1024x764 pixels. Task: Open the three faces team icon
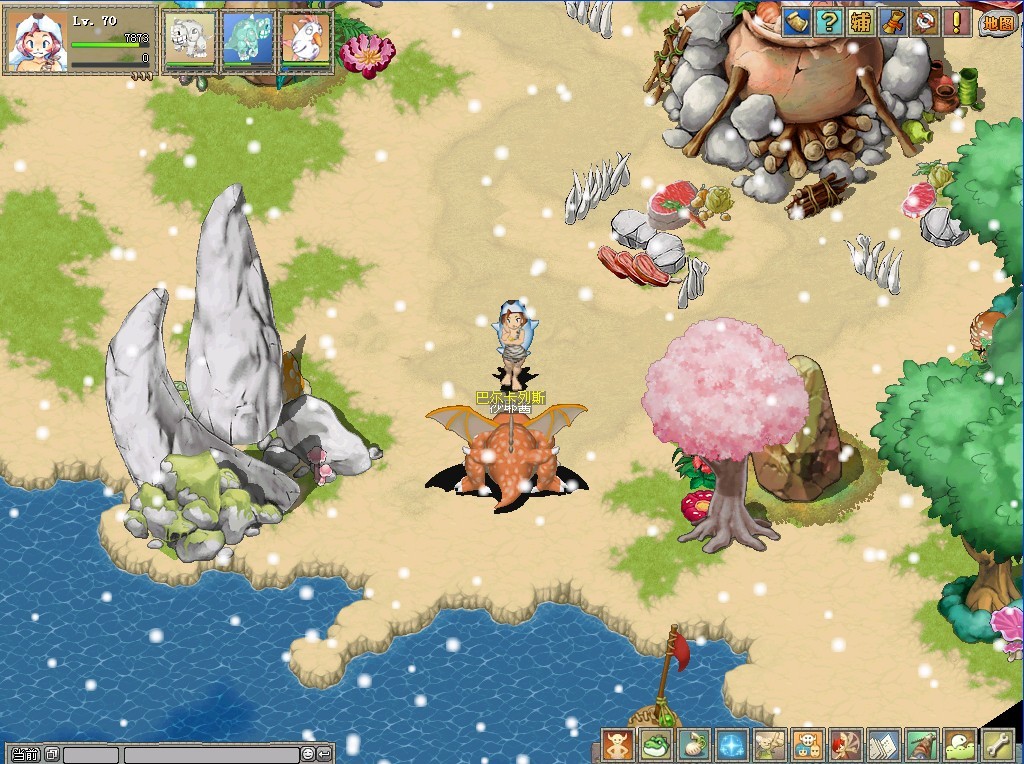point(808,745)
